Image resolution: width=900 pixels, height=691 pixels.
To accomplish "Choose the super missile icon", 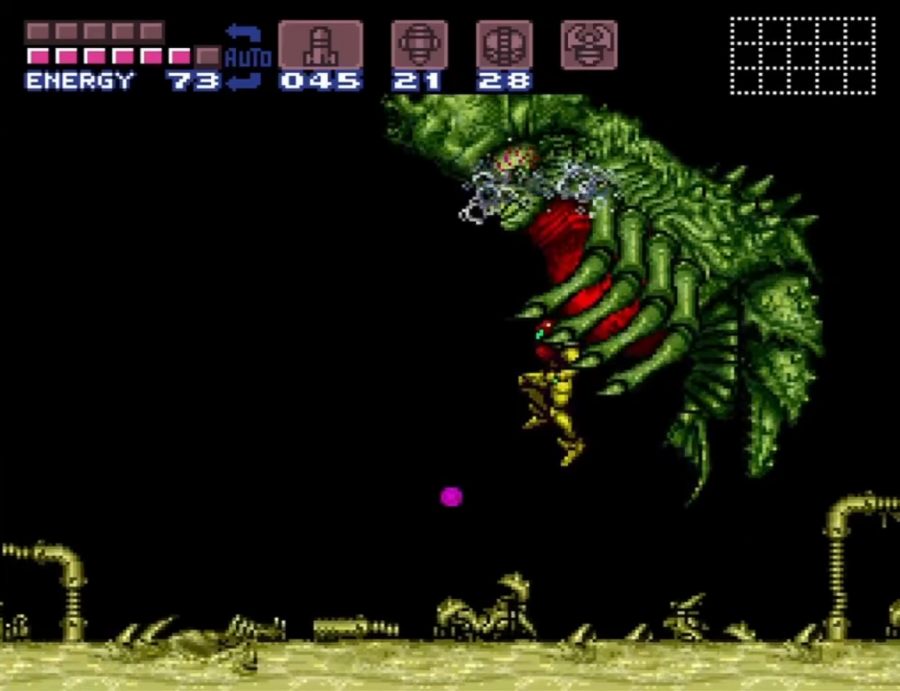I will (x=419, y=45).
